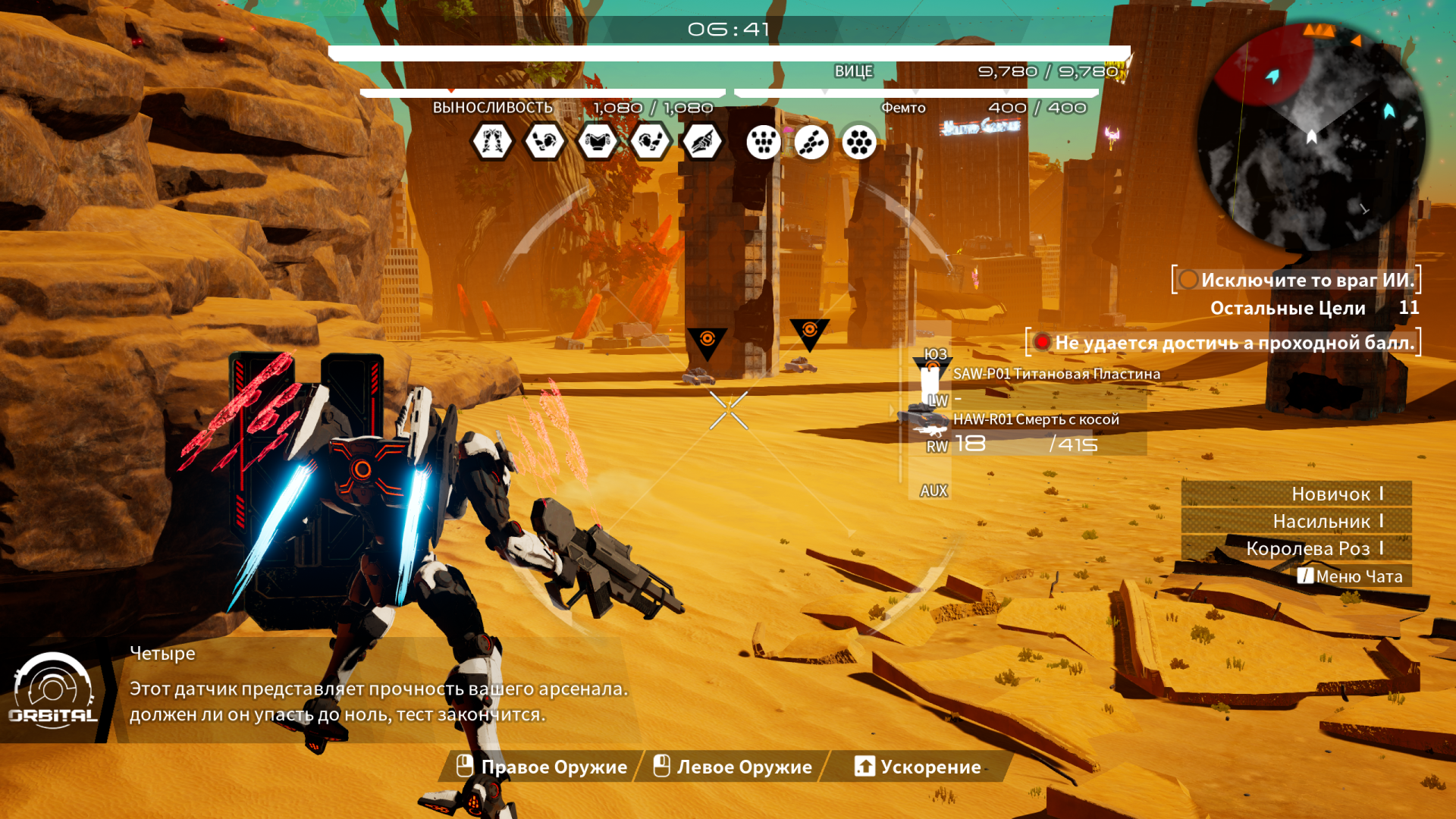The height and width of the screenshot is (819, 1456).
Task: Select the HAW-R01 right weapon slot
Action: [x=1046, y=432]
